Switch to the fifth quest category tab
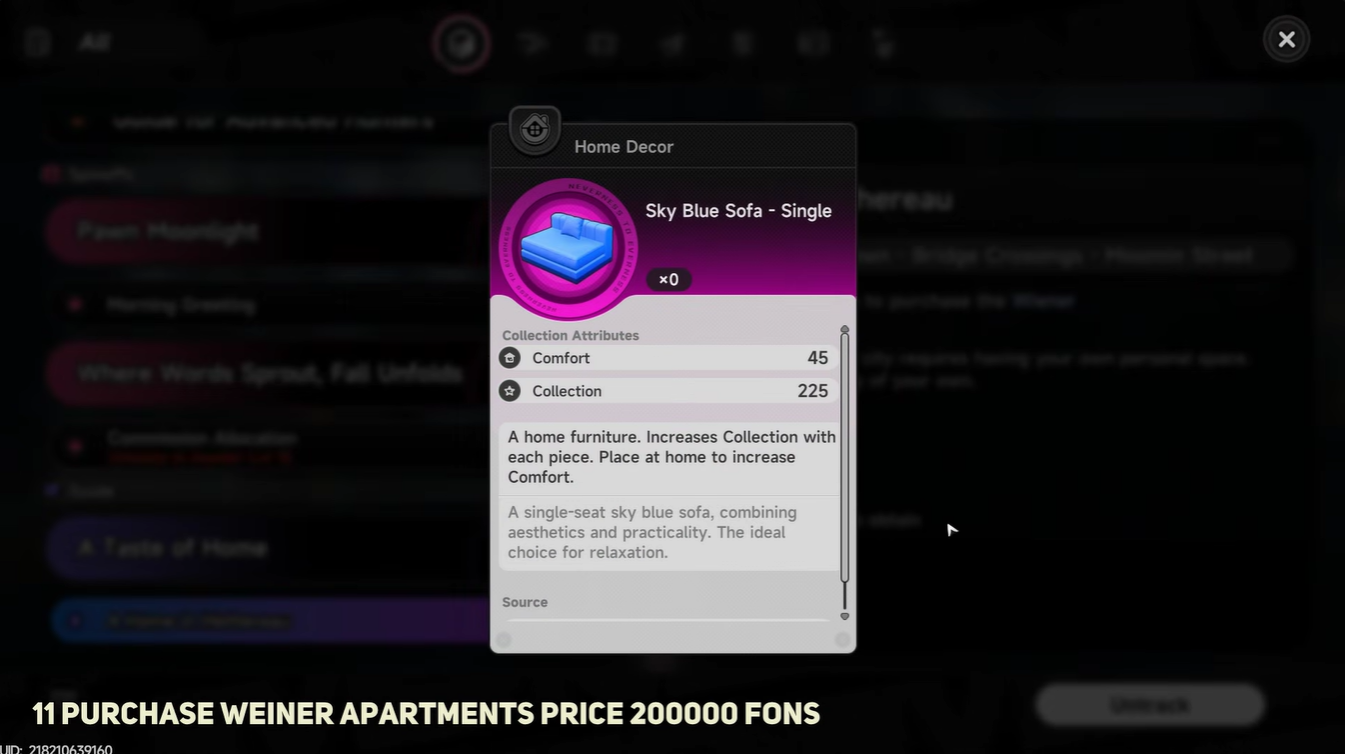This screenshot has height=754, width=1345. click(x=741, y=43)
